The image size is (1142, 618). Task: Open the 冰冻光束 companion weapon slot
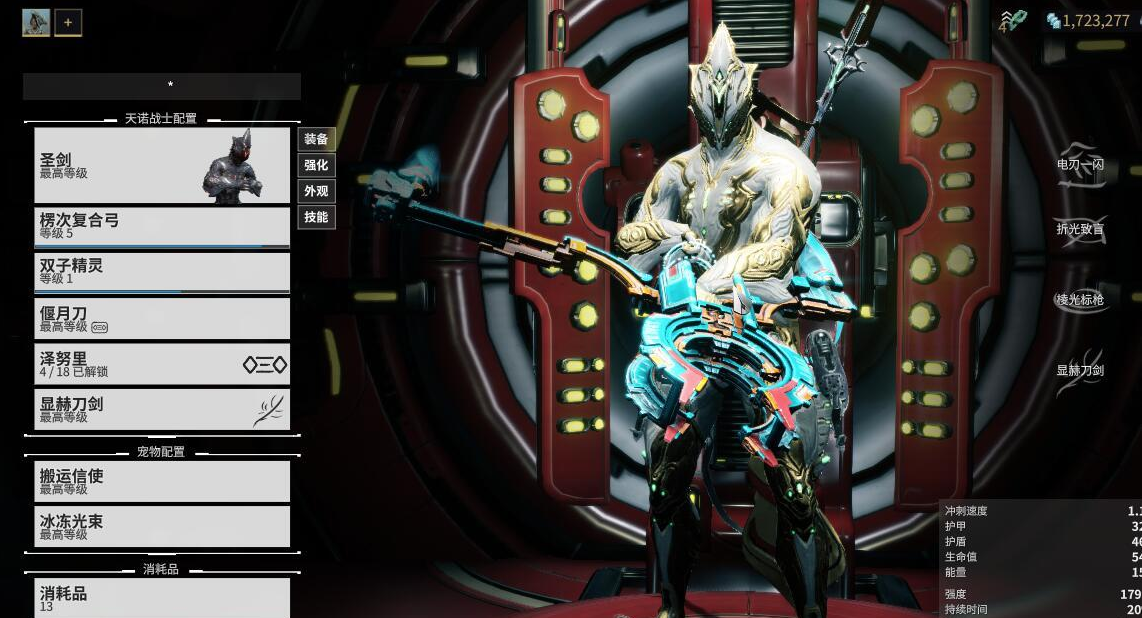(161, 527)
